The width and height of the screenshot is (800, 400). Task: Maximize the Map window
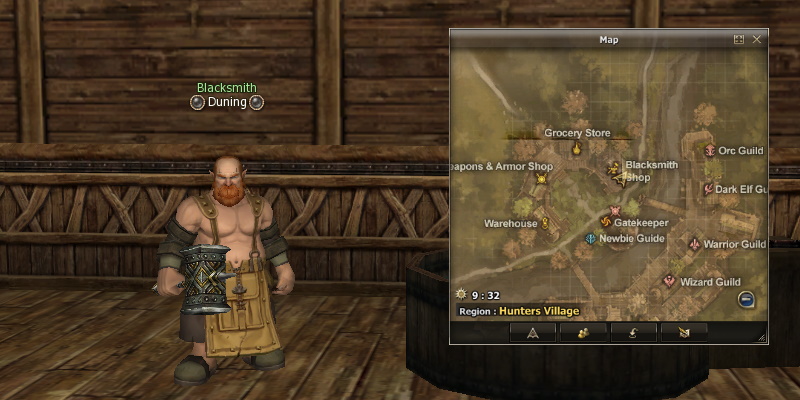click(x=739, y=39)
